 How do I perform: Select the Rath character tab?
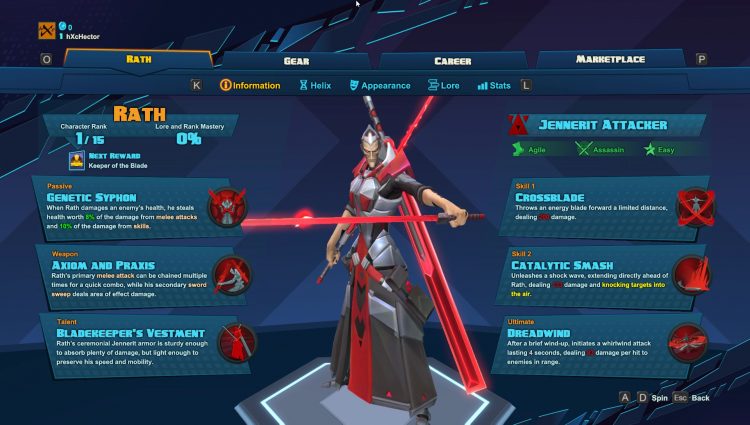pos(139,59)
